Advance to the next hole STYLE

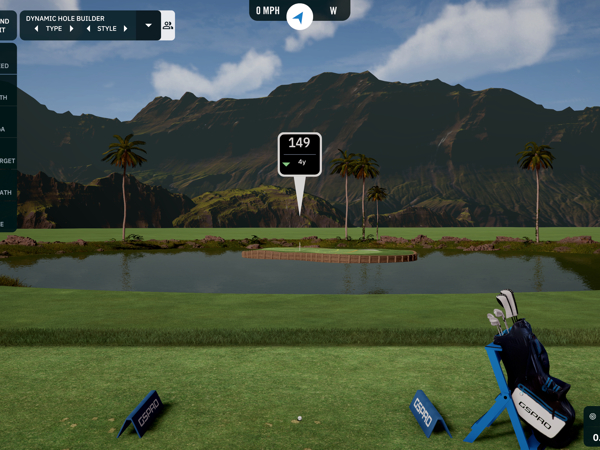pyautogui.click(x=125, y=29)
